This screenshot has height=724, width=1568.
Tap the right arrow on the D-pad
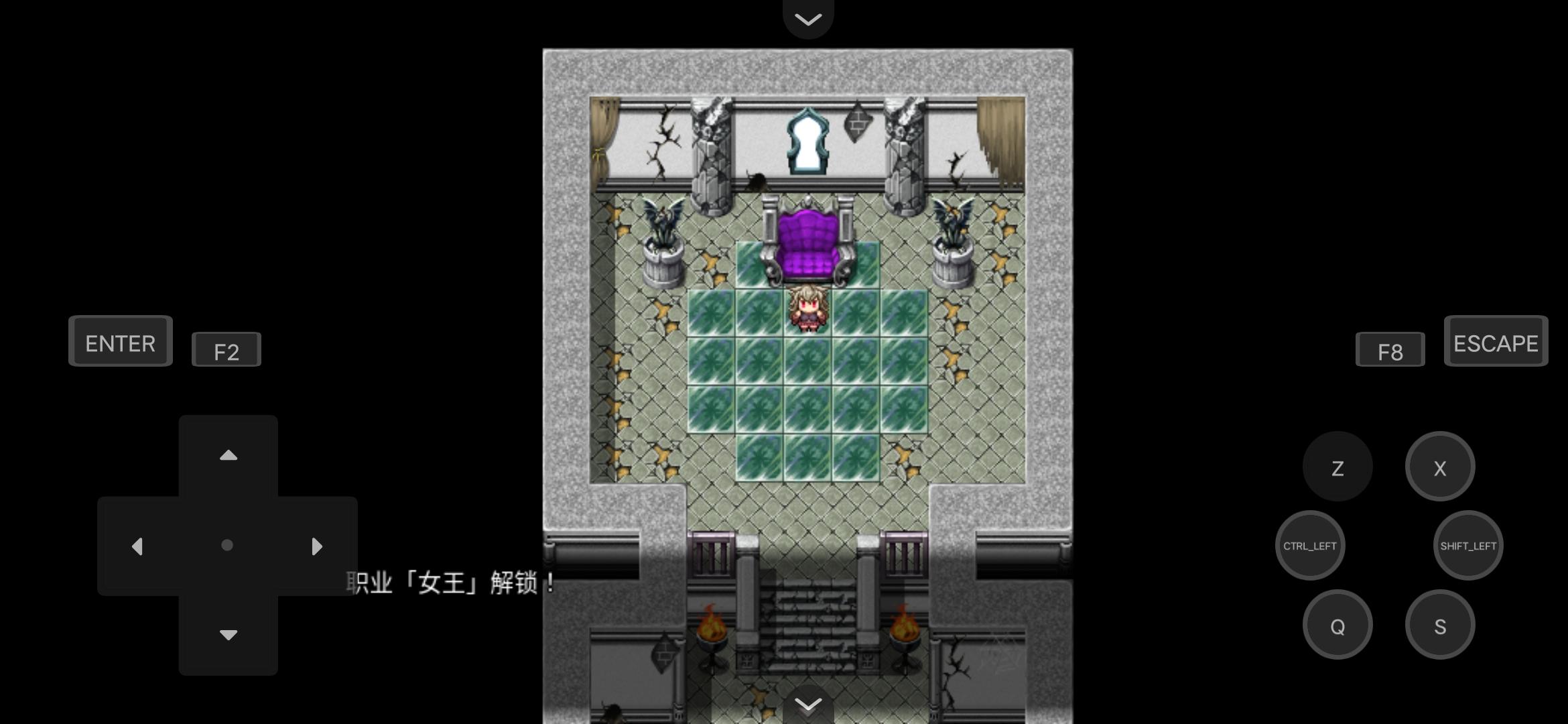tap(317, 546)
